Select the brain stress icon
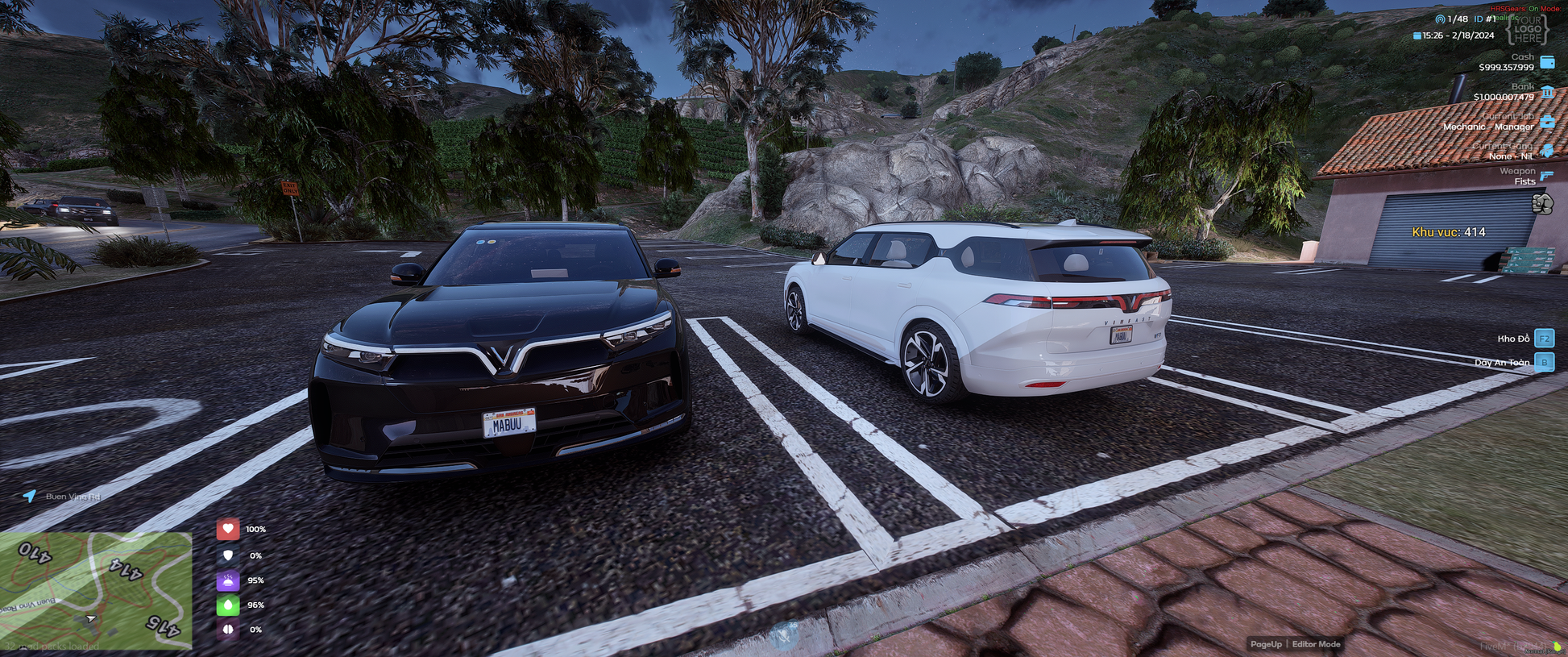The width and height of the screenshot is (1568, 657). click(228, 630)
